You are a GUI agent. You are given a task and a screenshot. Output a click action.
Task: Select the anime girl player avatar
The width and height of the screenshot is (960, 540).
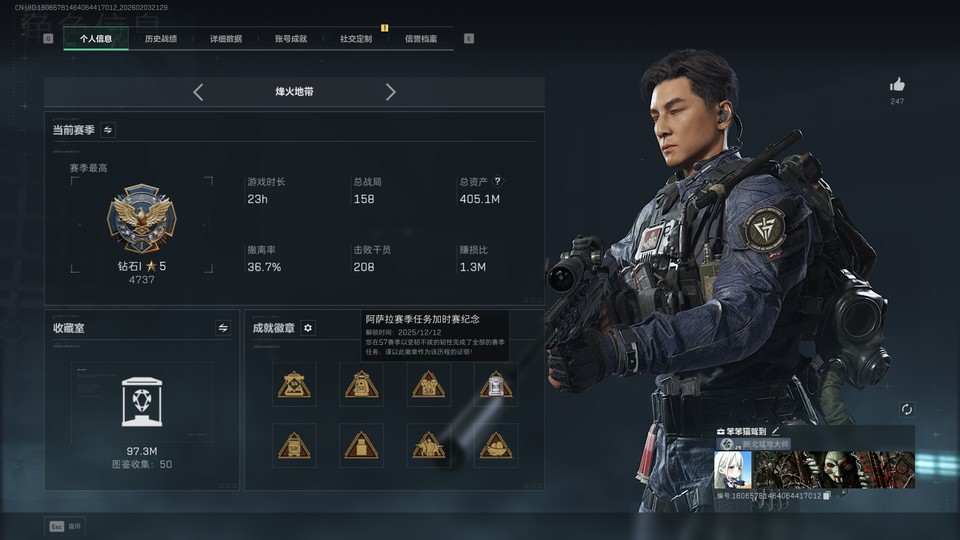[732, 469]
